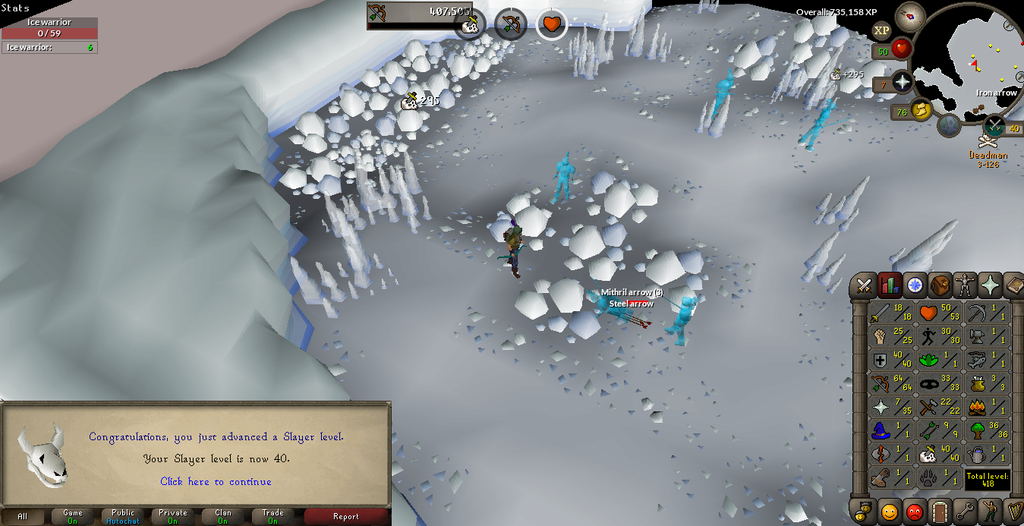Open the world map globe
The image size is (1024, 526).
pyautogui.click(x=949, y=125)
